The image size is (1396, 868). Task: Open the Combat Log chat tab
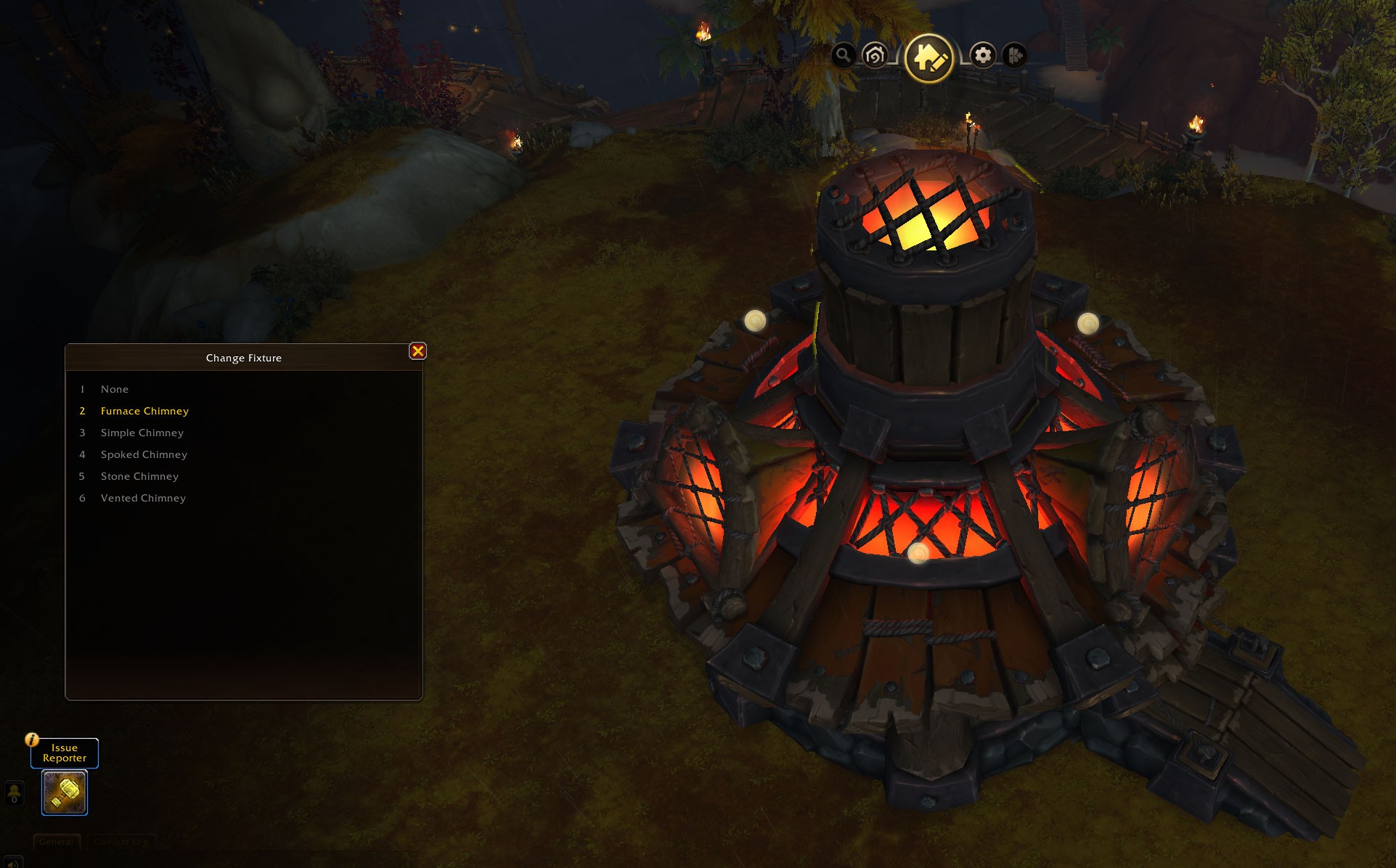pos(121,842)
